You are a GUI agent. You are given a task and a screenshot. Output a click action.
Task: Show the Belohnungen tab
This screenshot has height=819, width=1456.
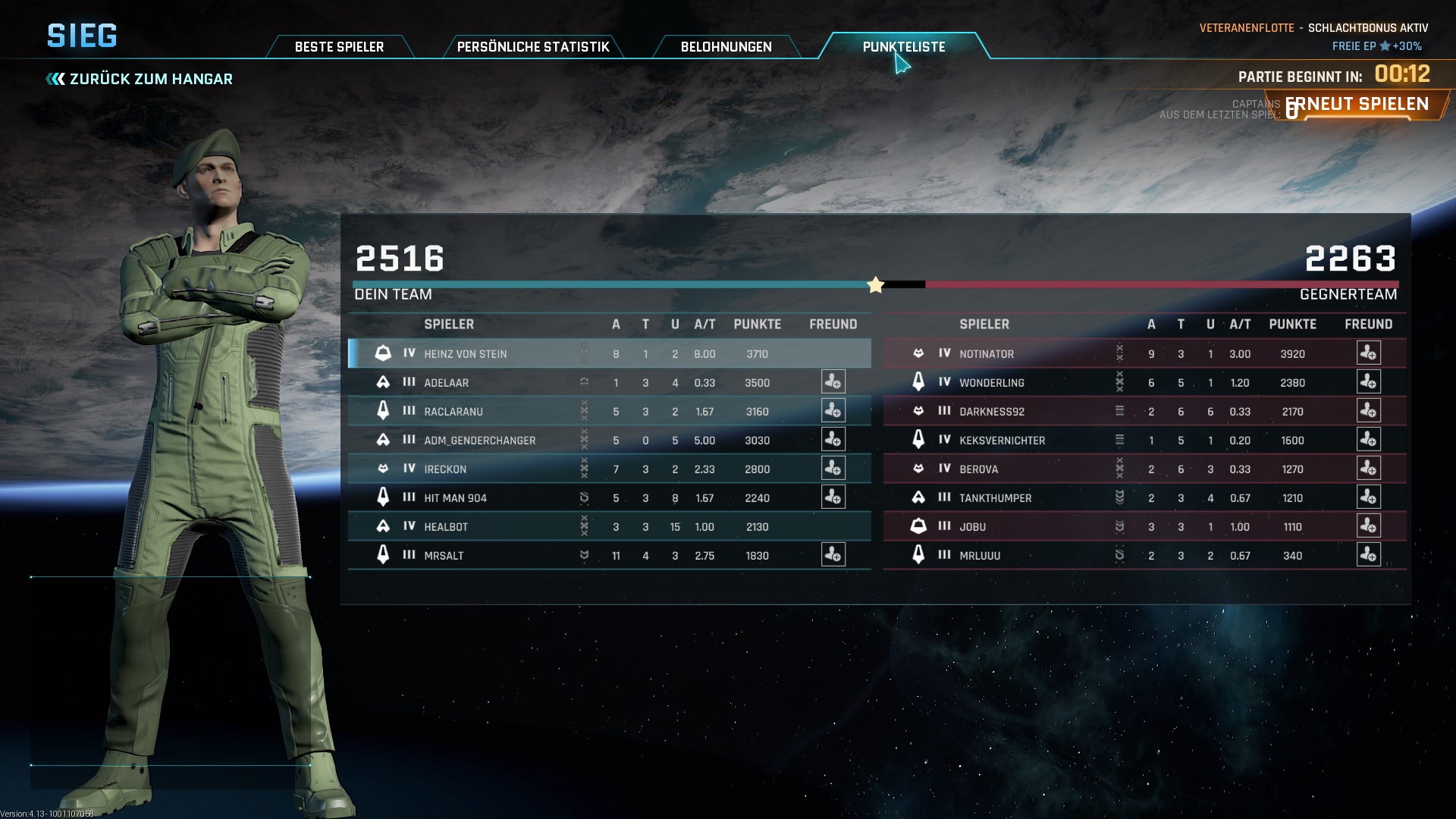coord(726,47)
